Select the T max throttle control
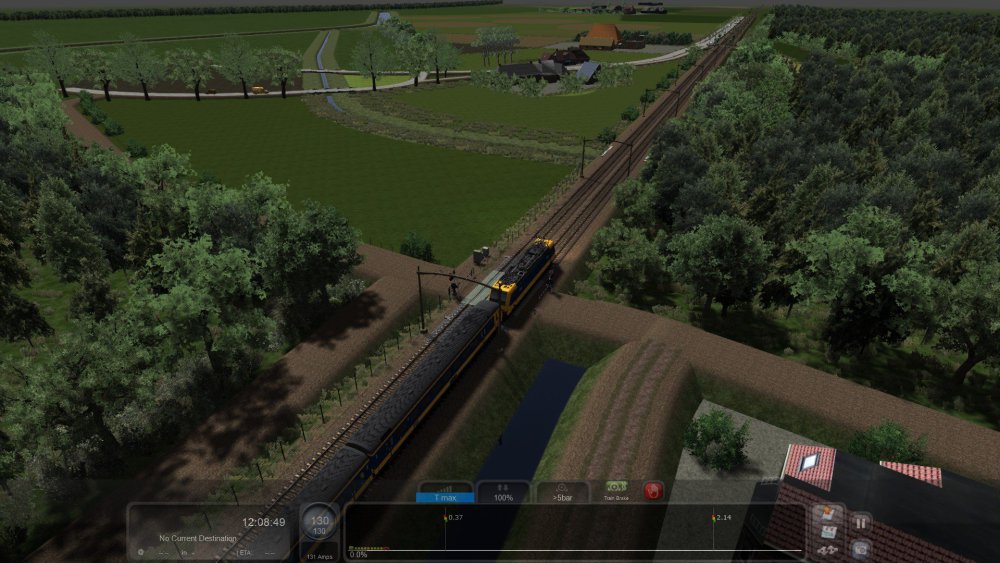This screenshot has width=1000, height=563. coord(445,491)
